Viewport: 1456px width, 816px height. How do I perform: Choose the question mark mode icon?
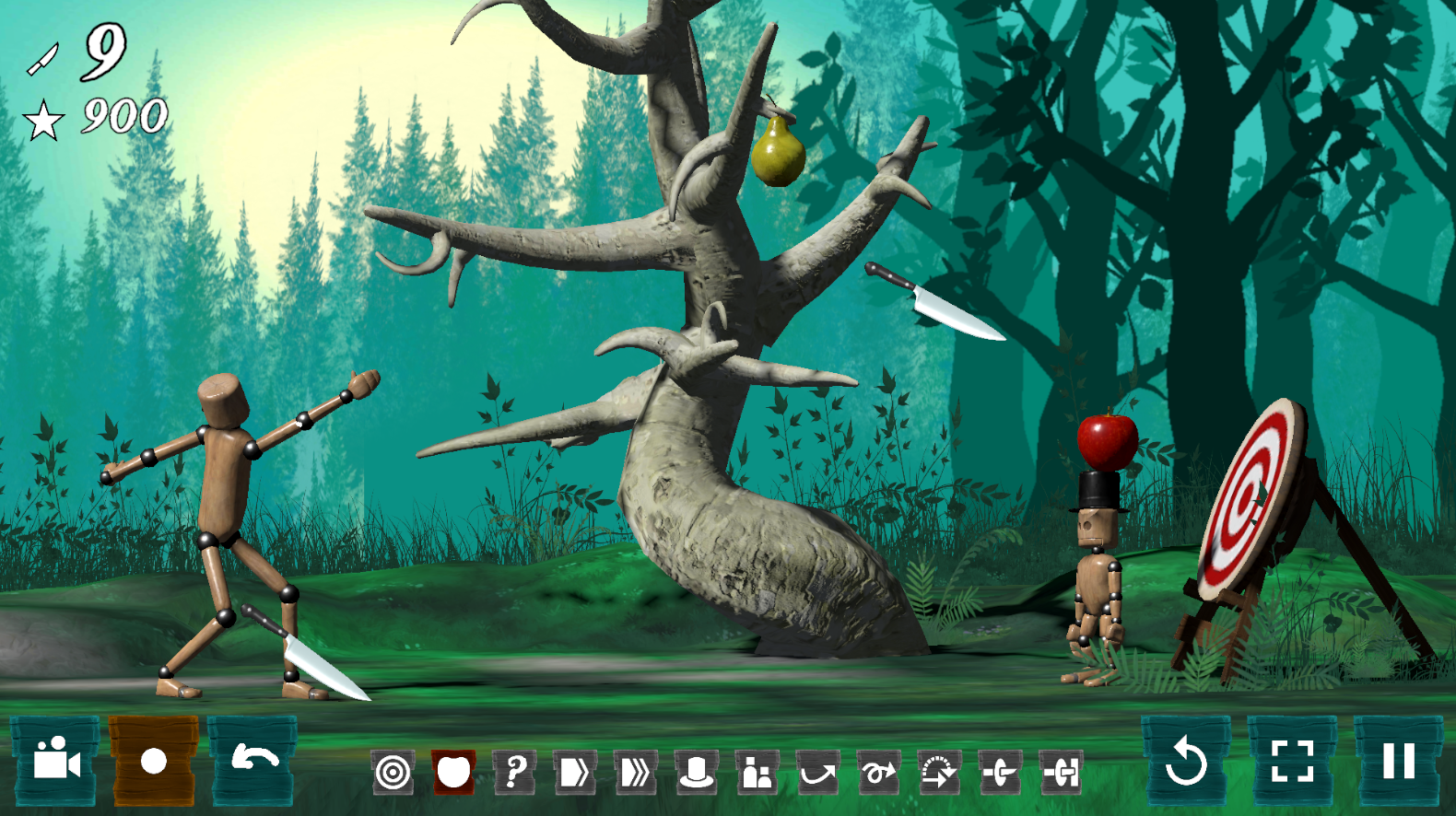tap(515, 772)
